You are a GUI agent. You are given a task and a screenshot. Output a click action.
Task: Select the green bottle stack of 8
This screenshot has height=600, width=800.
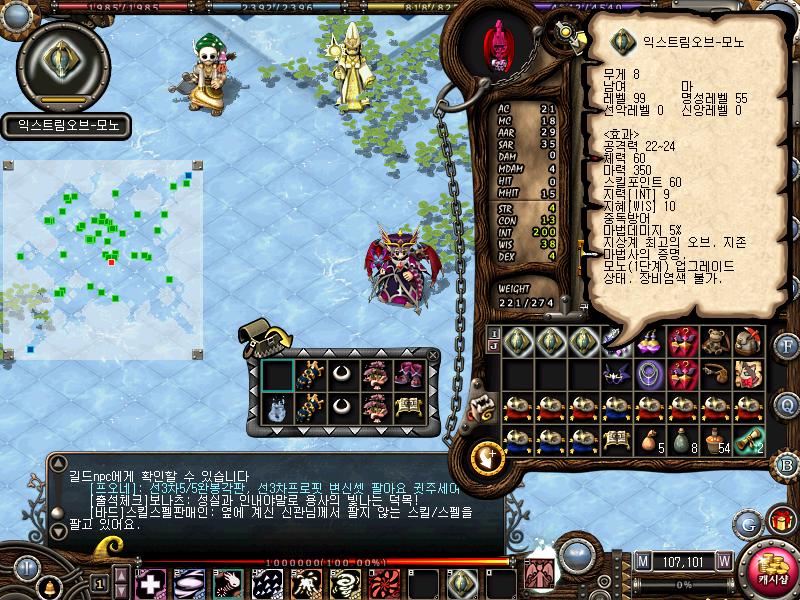click(682, 440)
